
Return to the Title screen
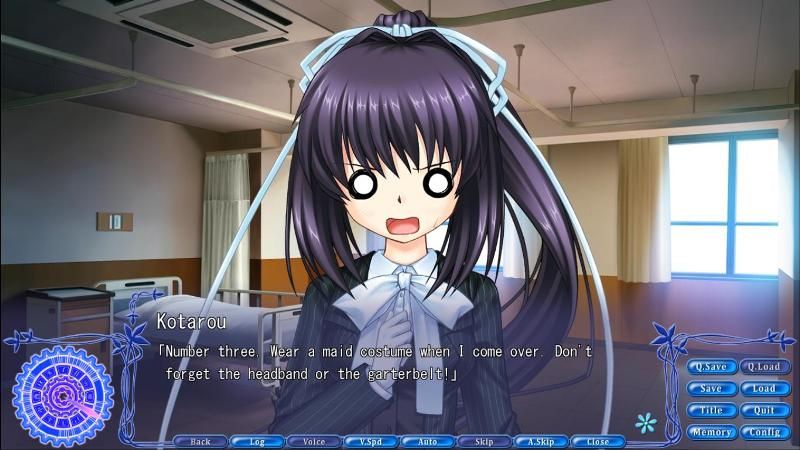pos(711,410)
